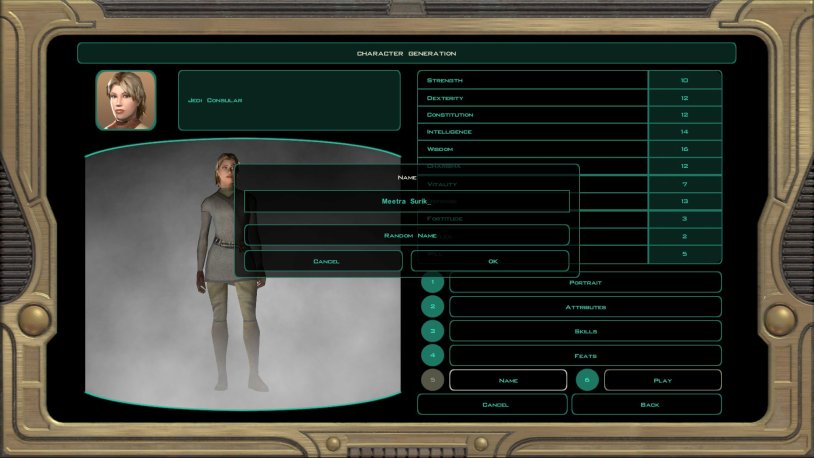The image size is (814, 458).
Task: Start the game with Play
Action: click(x=662, y=380)
